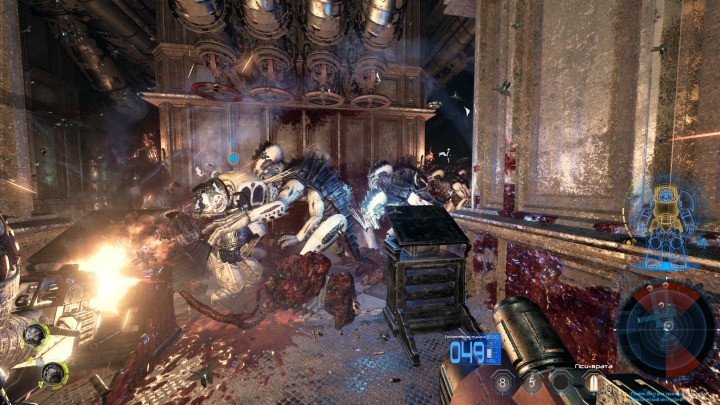This screenshot has height=405, width=720.
Task: Choose the empty dark octagon slot
Action: pos(562,381)
